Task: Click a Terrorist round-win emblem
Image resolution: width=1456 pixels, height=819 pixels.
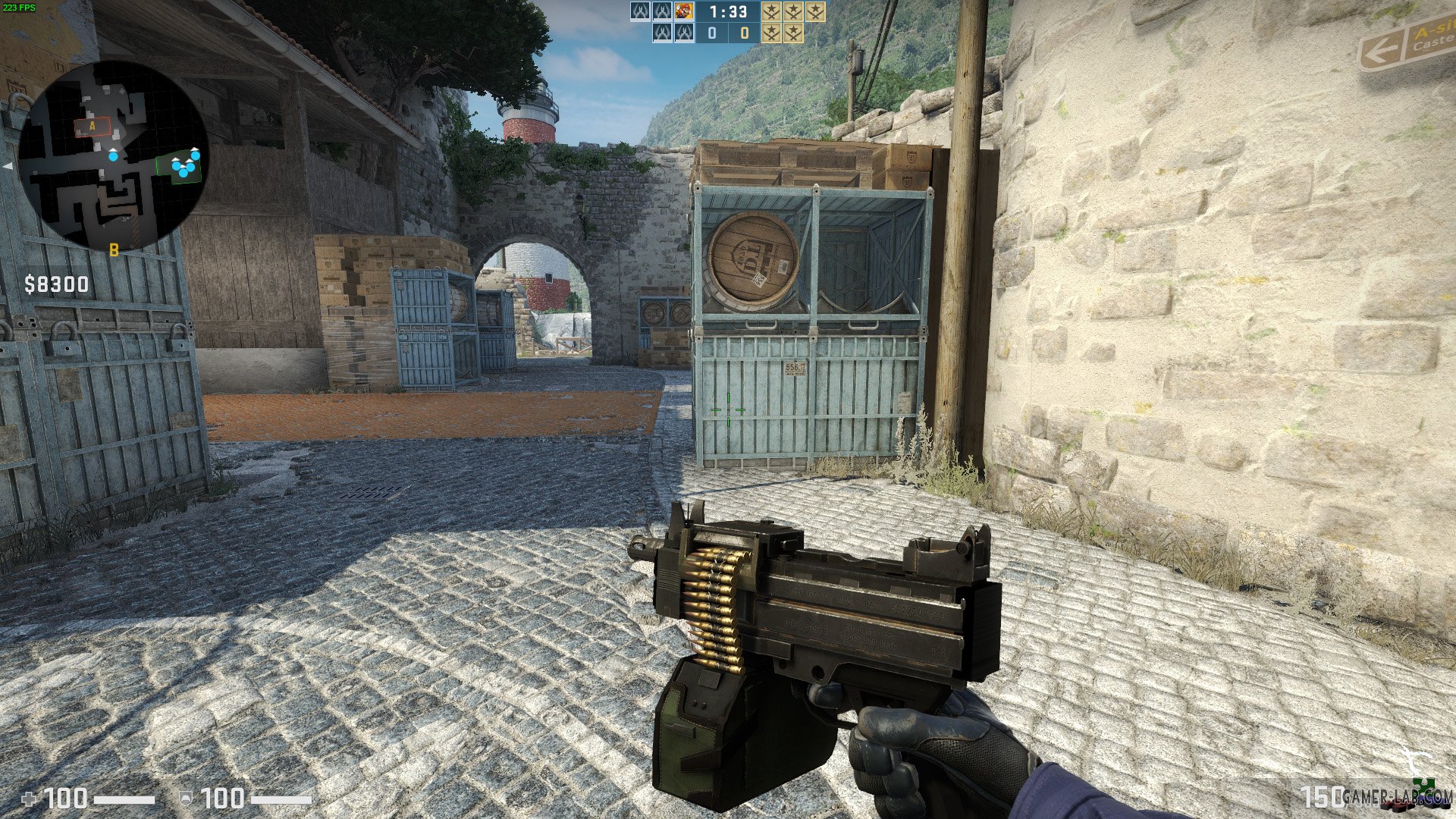Action: (771, 33)
